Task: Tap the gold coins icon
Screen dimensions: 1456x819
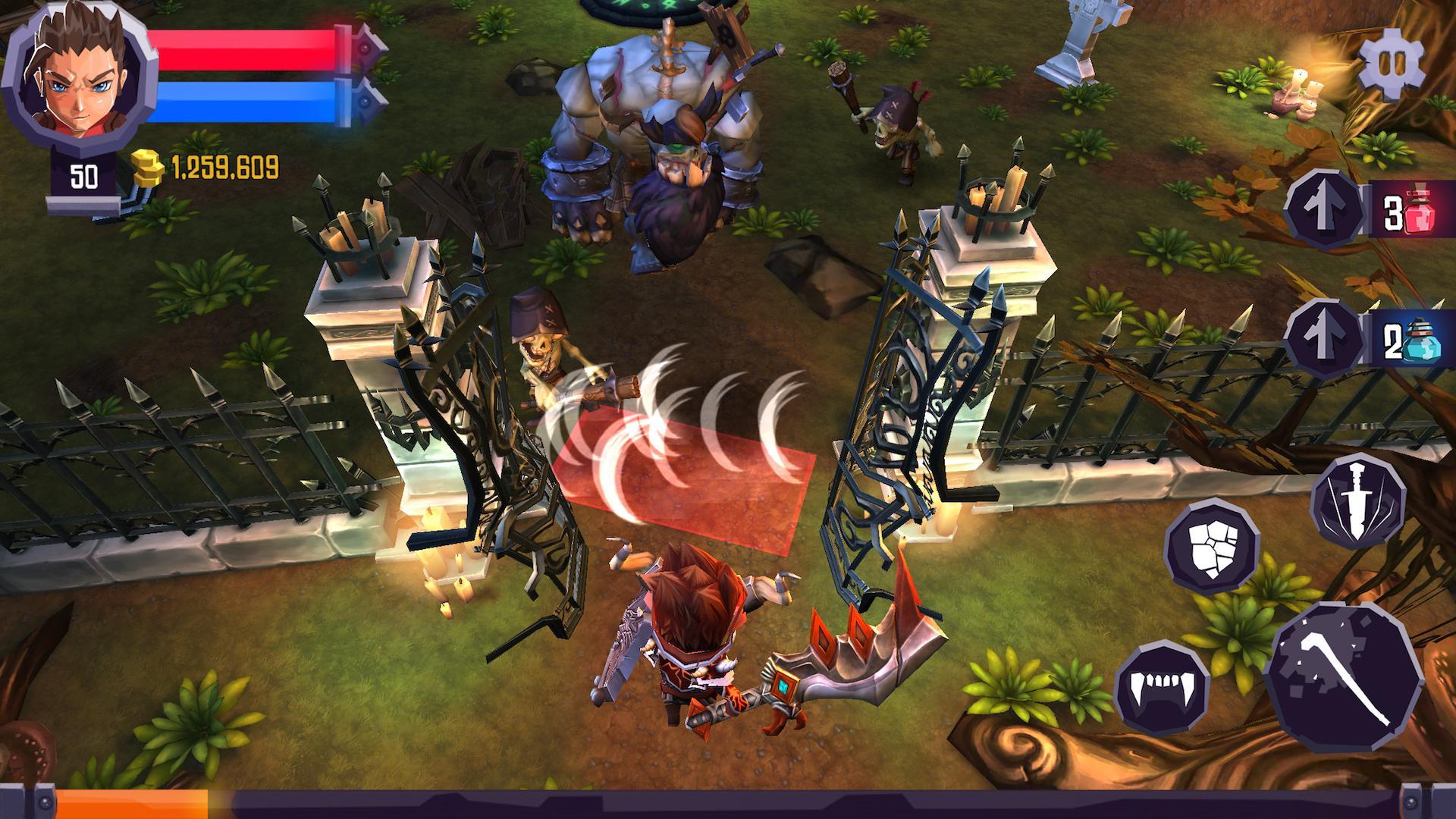Action: 149,167
